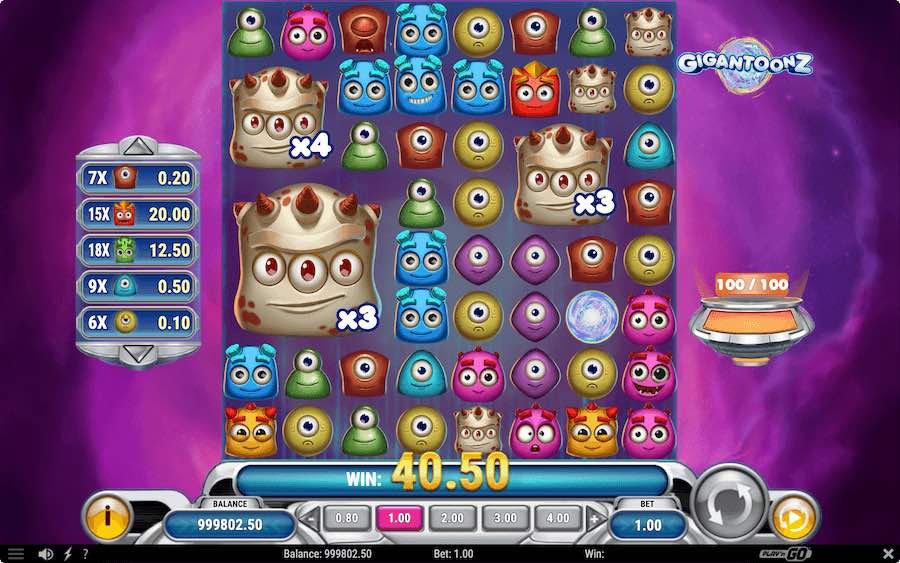This screenshot has width=900, height=563.
Task: Select the 0.80 bet amount
Action: [348, 518]
